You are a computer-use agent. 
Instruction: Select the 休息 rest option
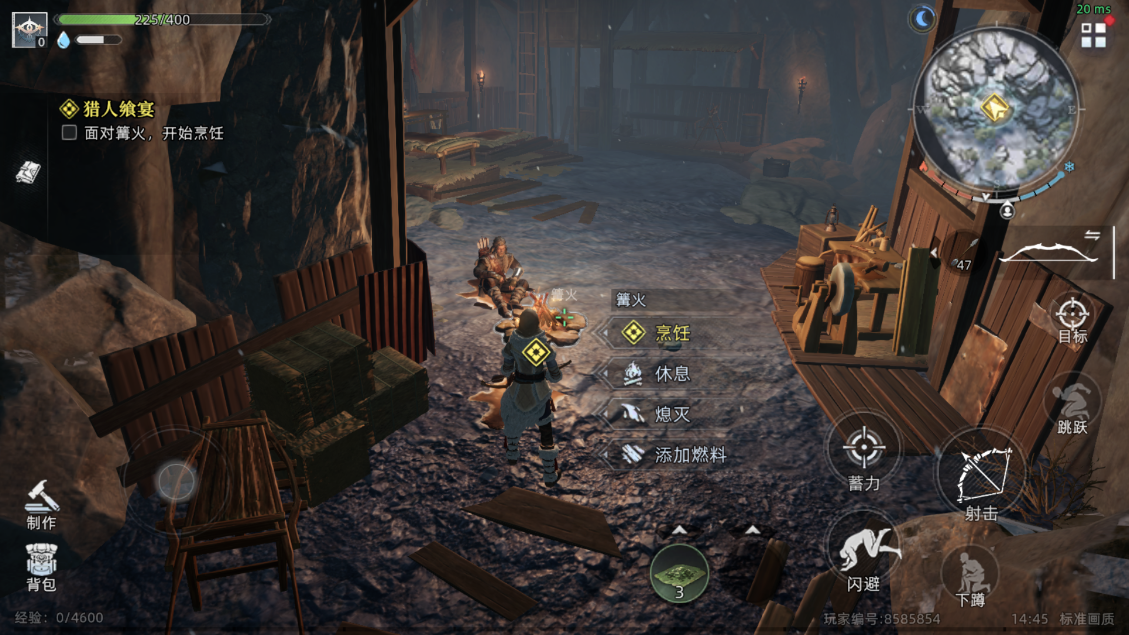(660, 374)
